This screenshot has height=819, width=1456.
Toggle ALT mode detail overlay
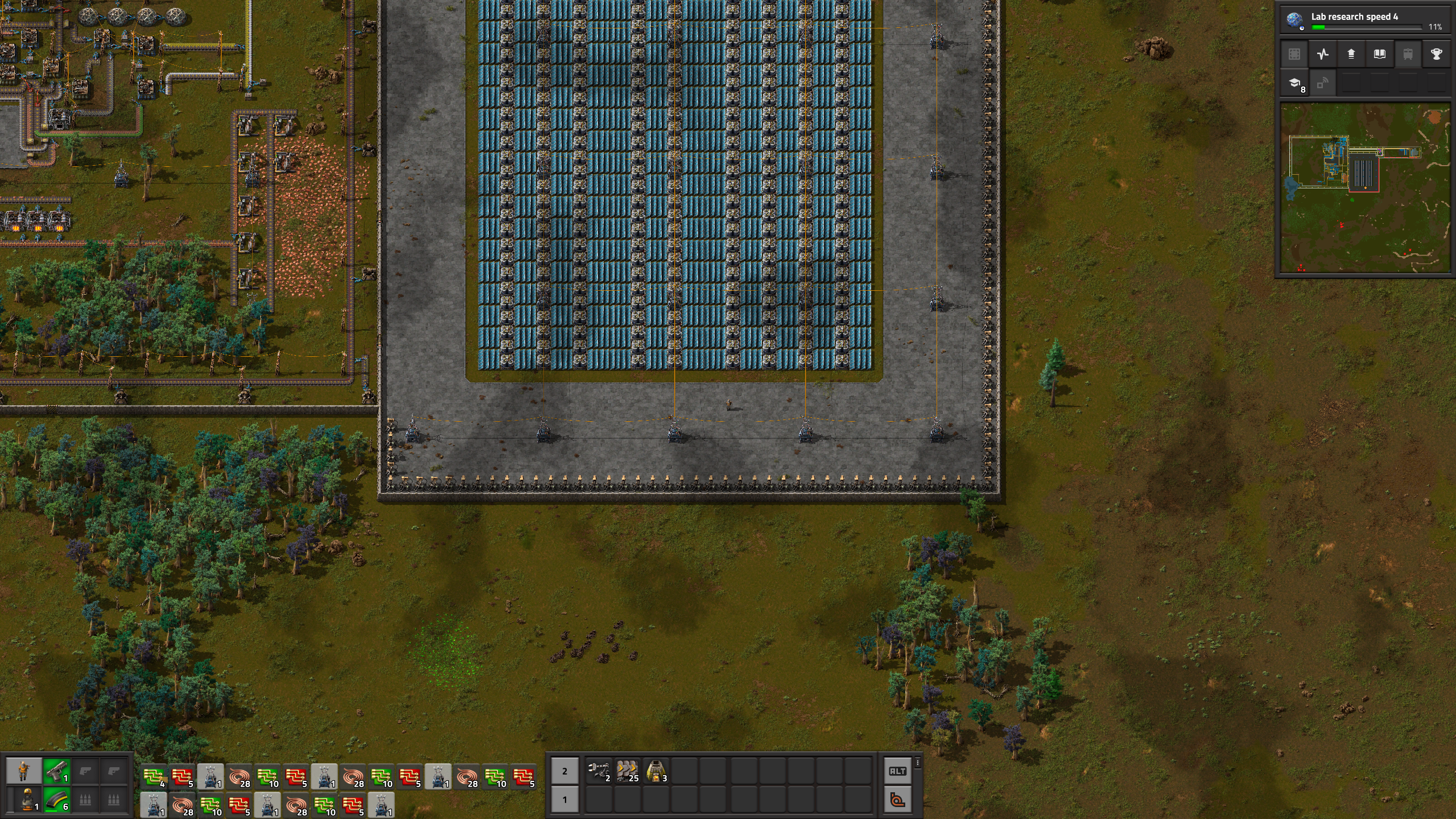click(897, 771)
